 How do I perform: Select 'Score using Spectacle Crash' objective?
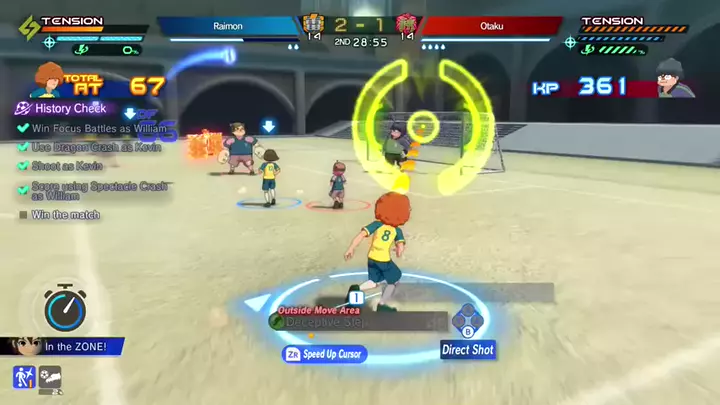(x=94, y=190)
